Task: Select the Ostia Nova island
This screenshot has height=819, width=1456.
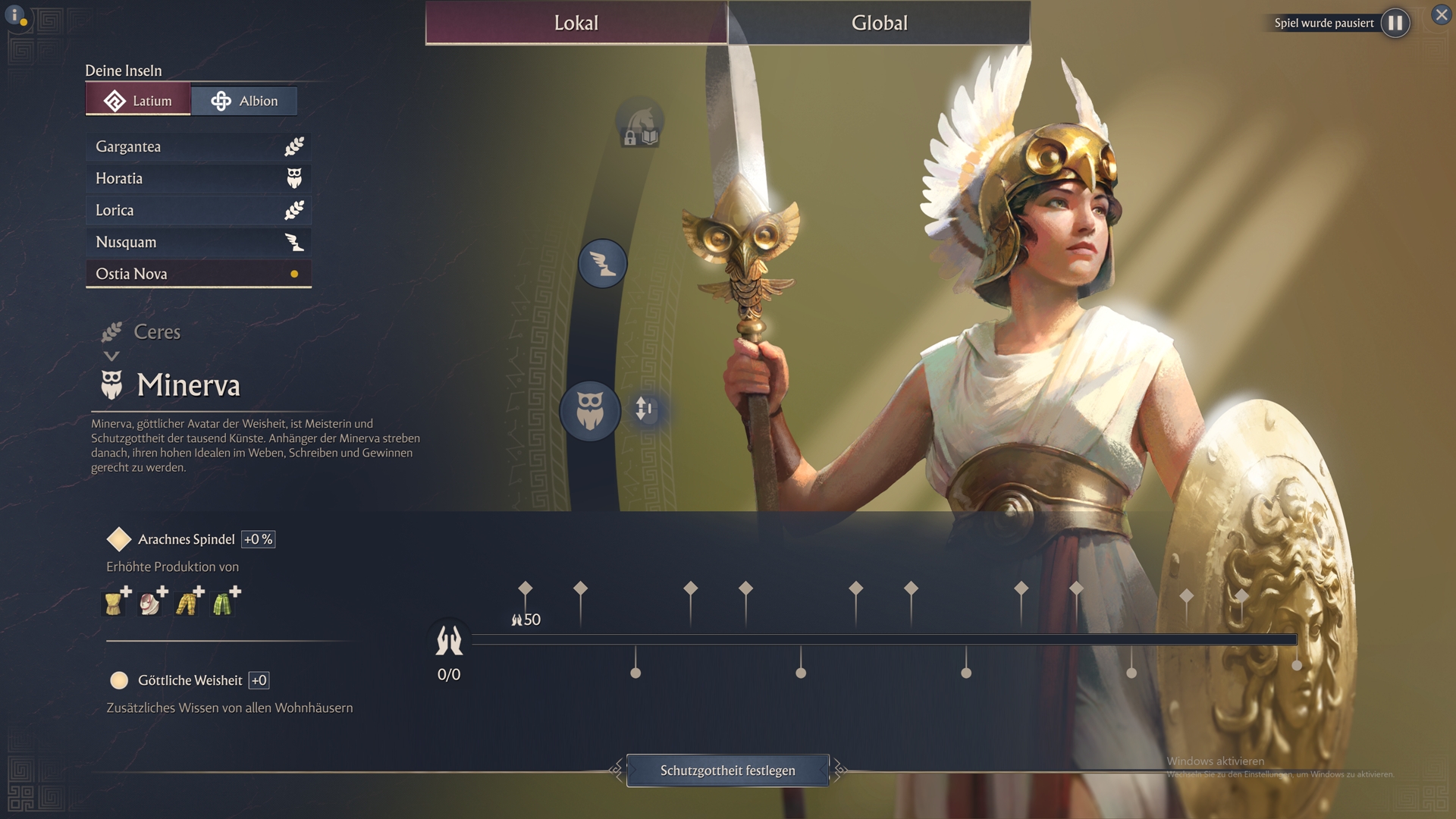Action: [x=198, y=274]
